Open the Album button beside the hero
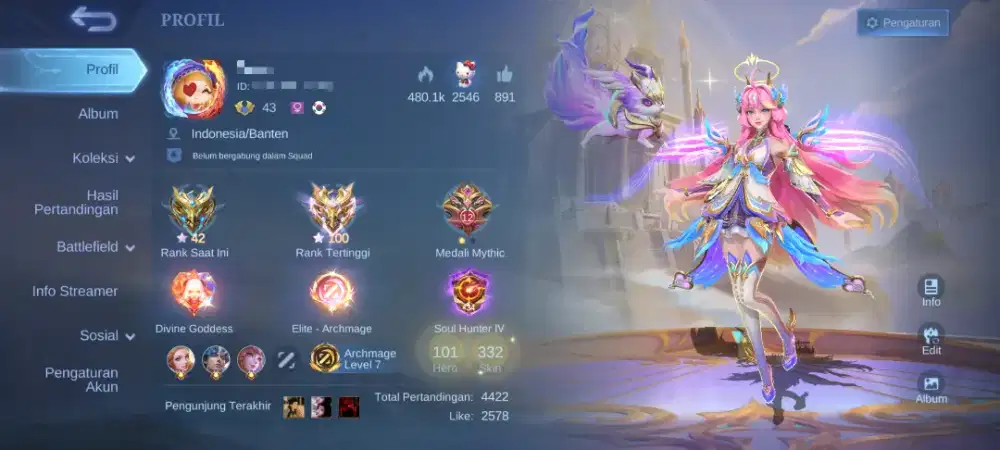 (931, 386)
